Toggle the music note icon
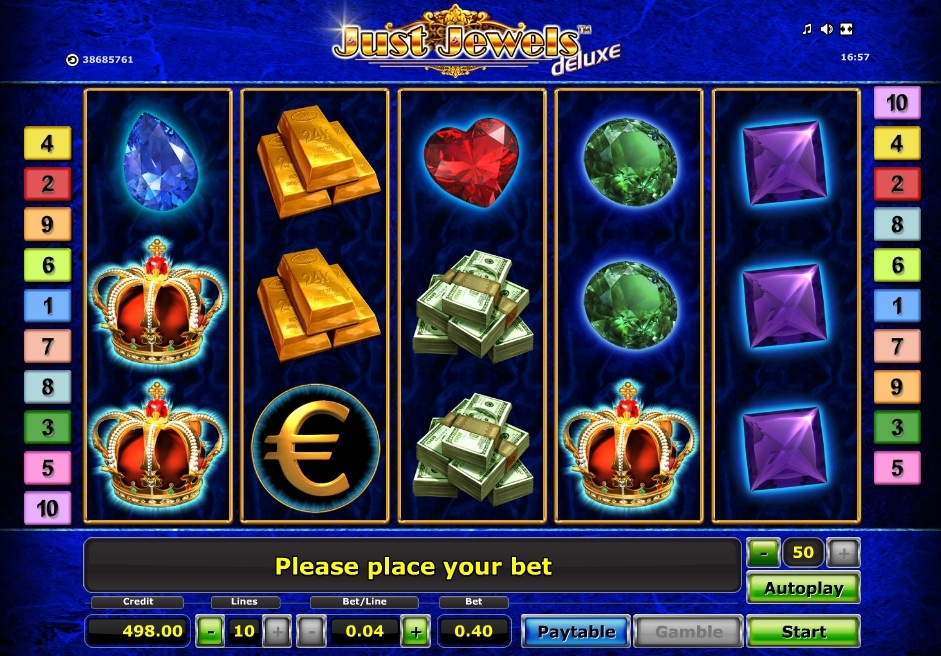 (x=807, y=29)
